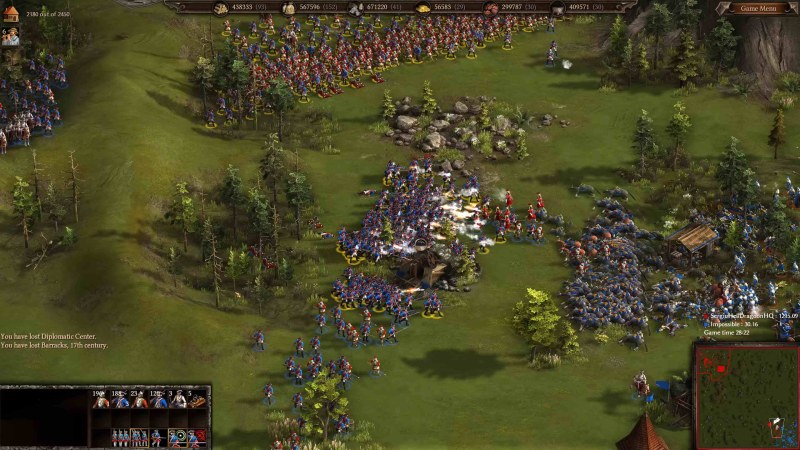Activate the red-background soldier command icon
The width and height of the screenshot is (800, 450).
198,437
